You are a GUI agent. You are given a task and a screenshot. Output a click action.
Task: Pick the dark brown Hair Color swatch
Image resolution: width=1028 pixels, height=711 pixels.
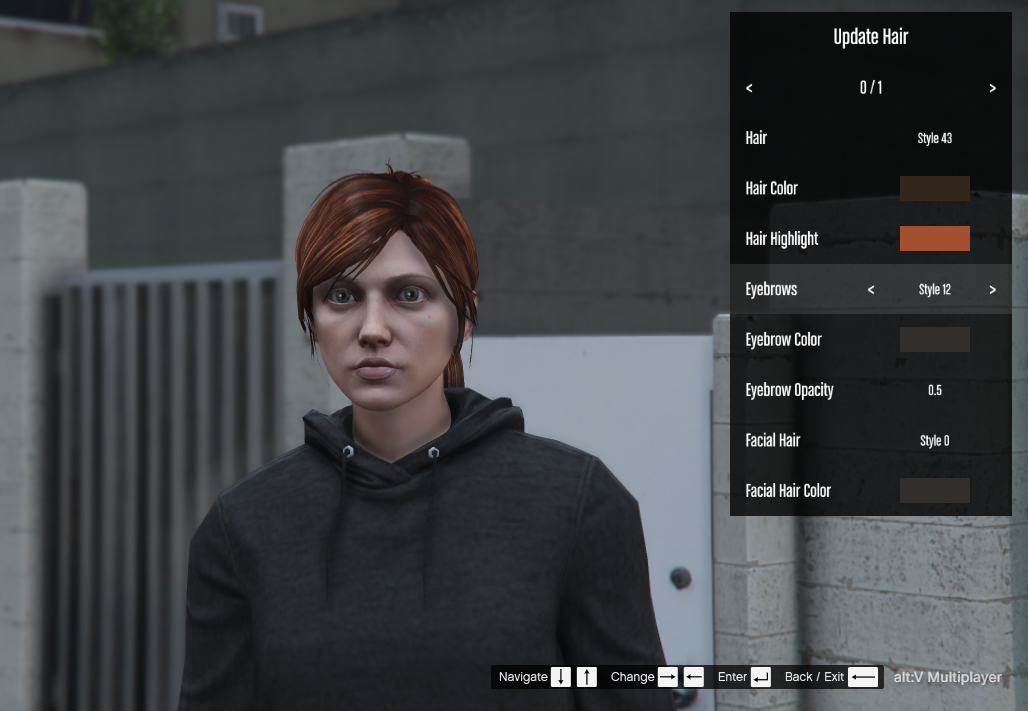click(x=934, y=189)
